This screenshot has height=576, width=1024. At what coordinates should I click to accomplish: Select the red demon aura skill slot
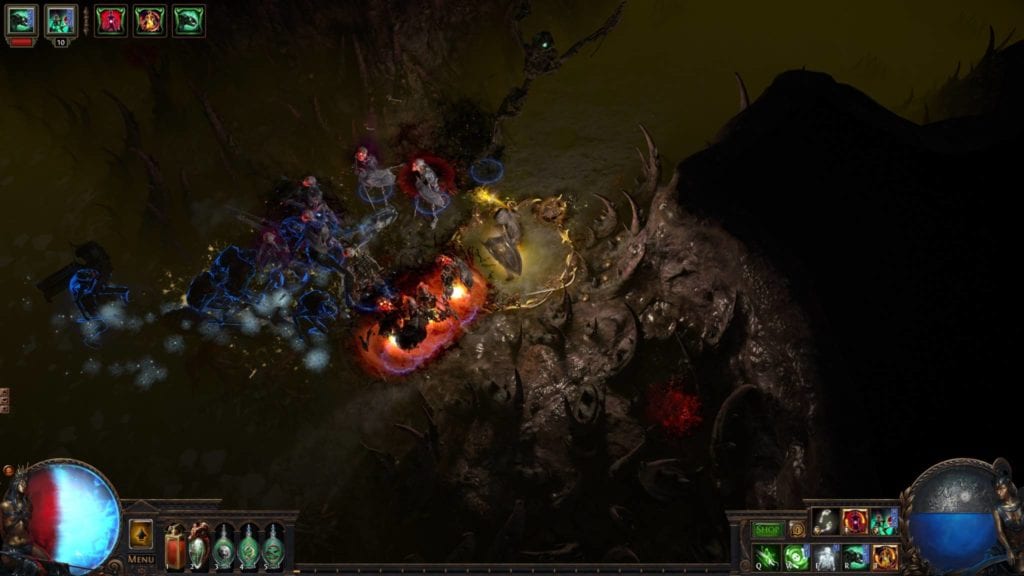[x=855, y=521]
